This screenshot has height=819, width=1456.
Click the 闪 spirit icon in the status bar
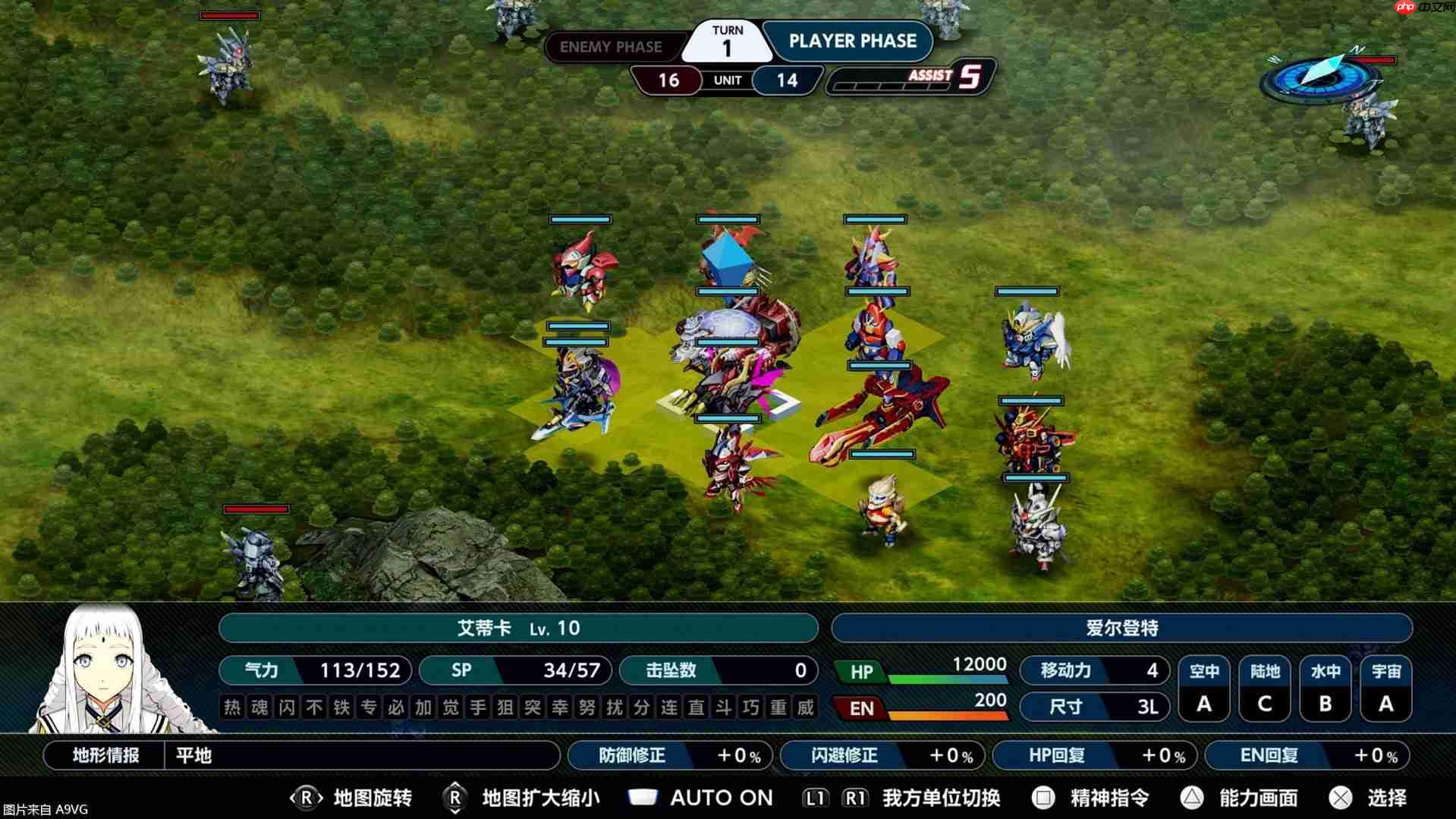[x=286, y=707]
